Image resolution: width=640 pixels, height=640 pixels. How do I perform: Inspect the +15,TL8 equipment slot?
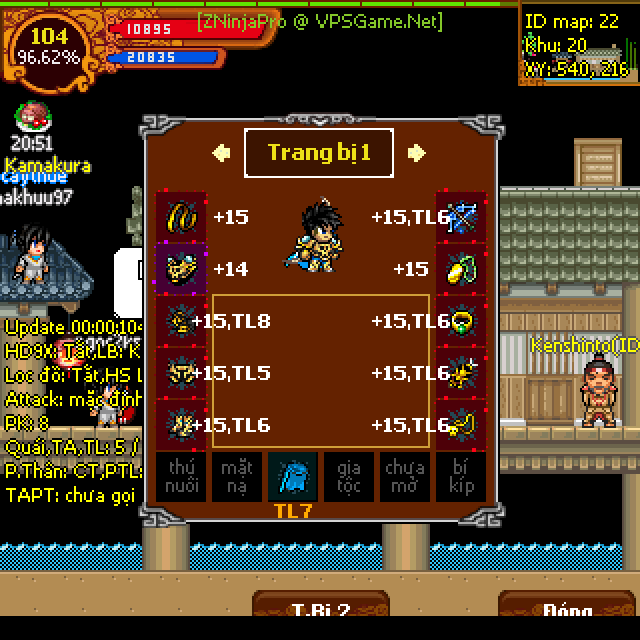[x=181, y=321]
